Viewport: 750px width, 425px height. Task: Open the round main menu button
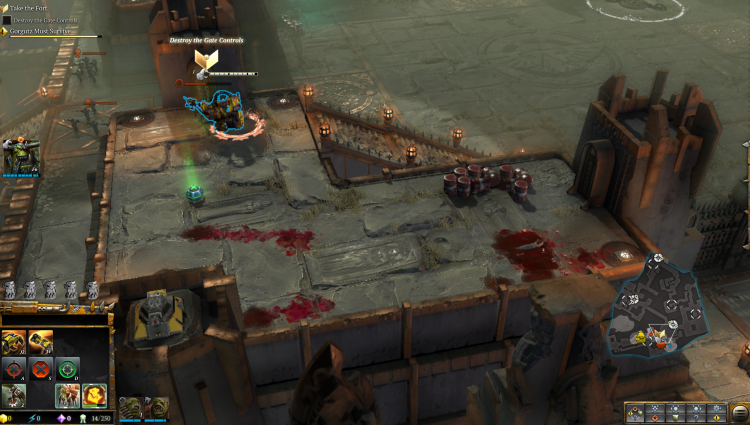[x=744, y=146]
